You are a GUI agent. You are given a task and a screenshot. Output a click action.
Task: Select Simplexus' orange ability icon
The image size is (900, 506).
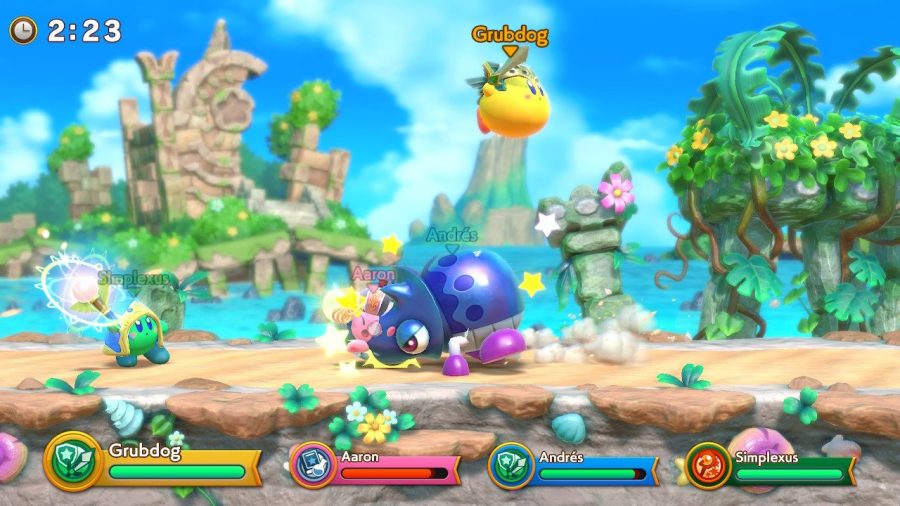coord(707,465)
